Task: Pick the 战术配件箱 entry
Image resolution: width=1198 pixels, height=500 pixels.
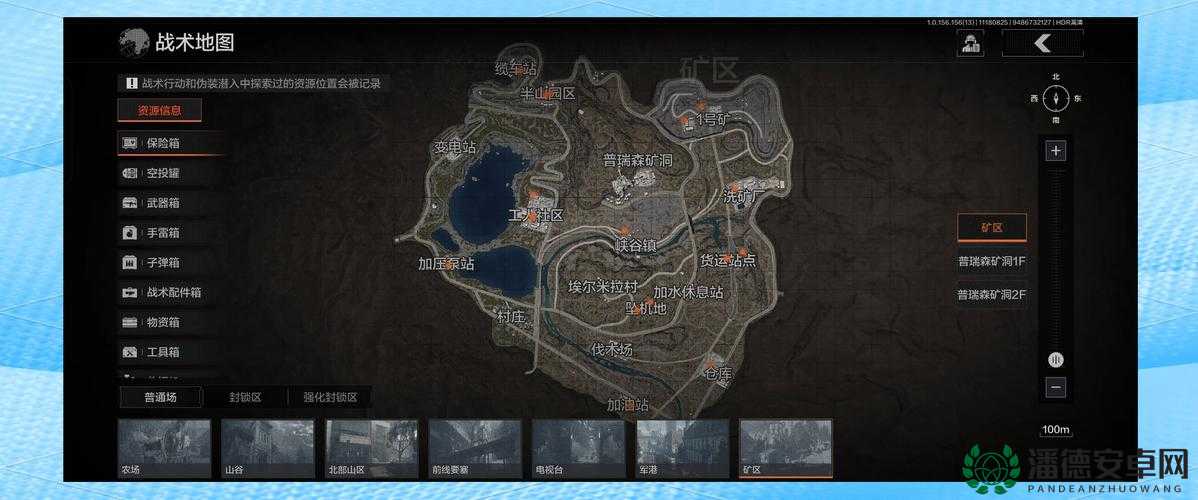Action: [170, 293]
